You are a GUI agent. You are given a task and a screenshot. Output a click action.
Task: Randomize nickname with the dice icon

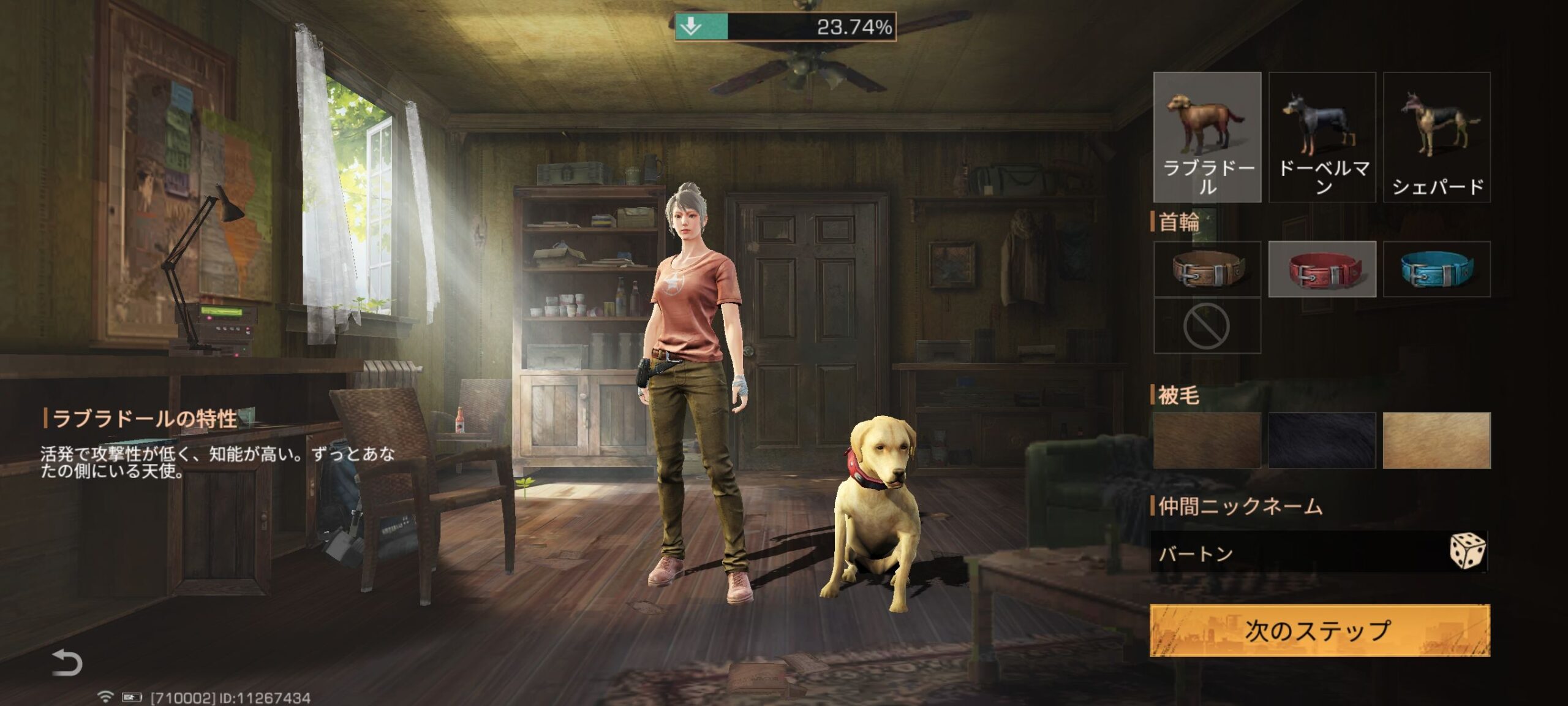(x=1467, y=551)
